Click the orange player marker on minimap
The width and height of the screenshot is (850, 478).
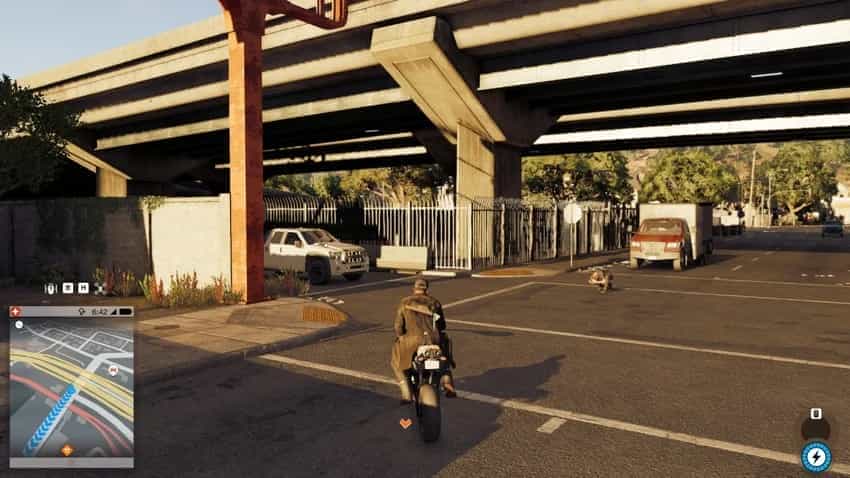pyautogui.click(x=67, y=449)
